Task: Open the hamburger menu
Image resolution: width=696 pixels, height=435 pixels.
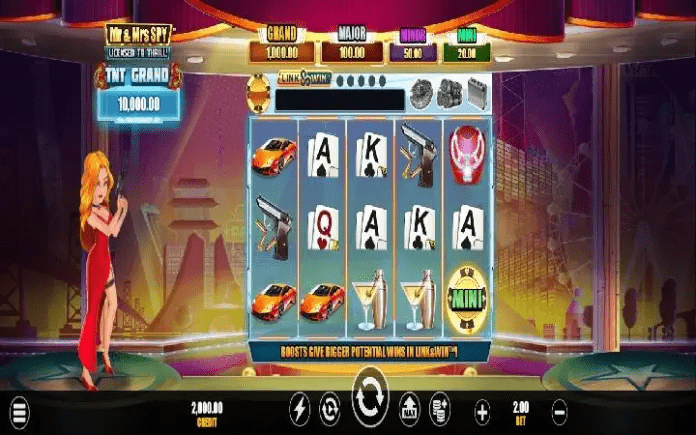Action: (x=20, y=411)
